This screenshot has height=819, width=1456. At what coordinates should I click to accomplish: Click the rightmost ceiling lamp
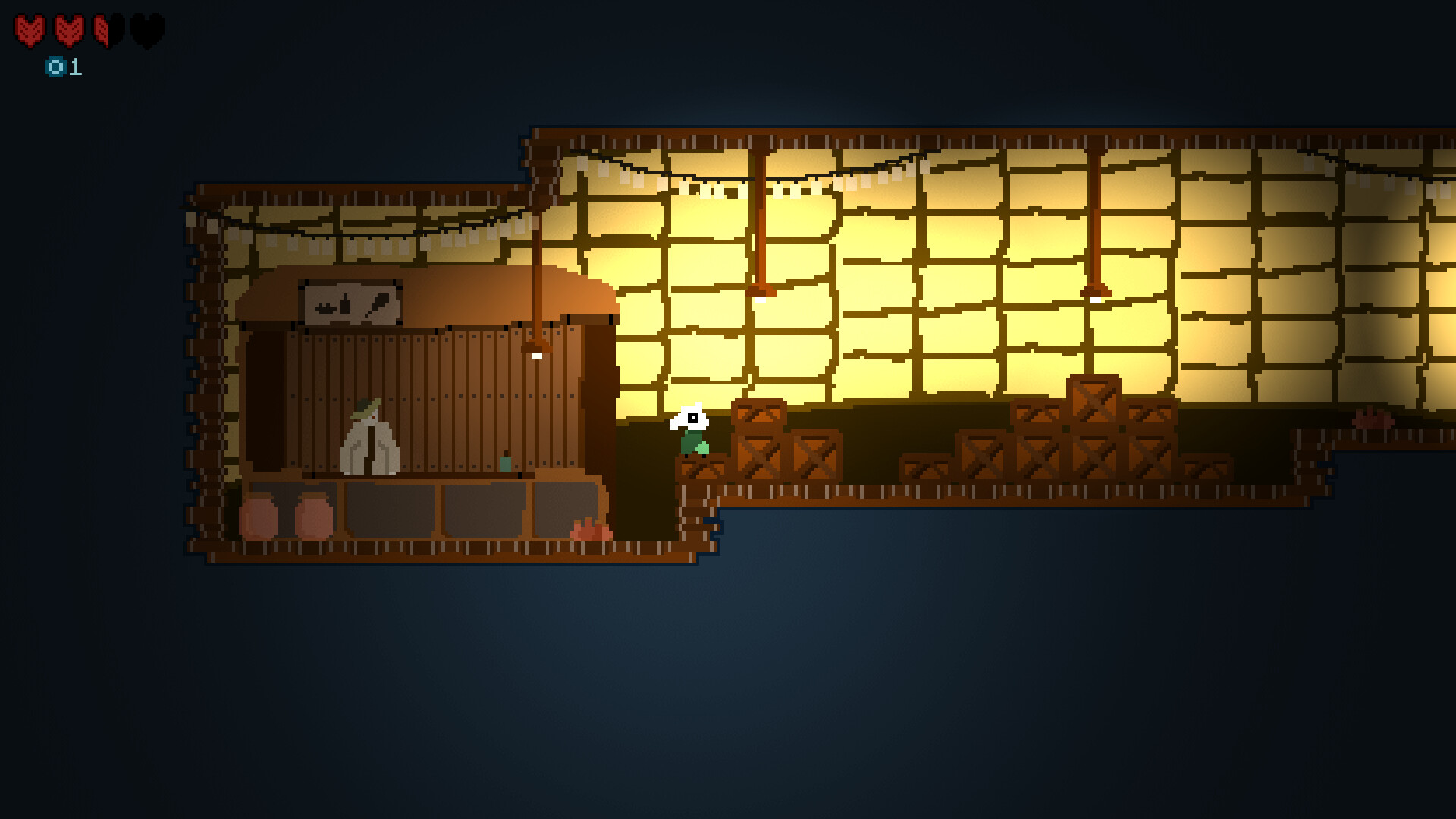(1094, 297)
